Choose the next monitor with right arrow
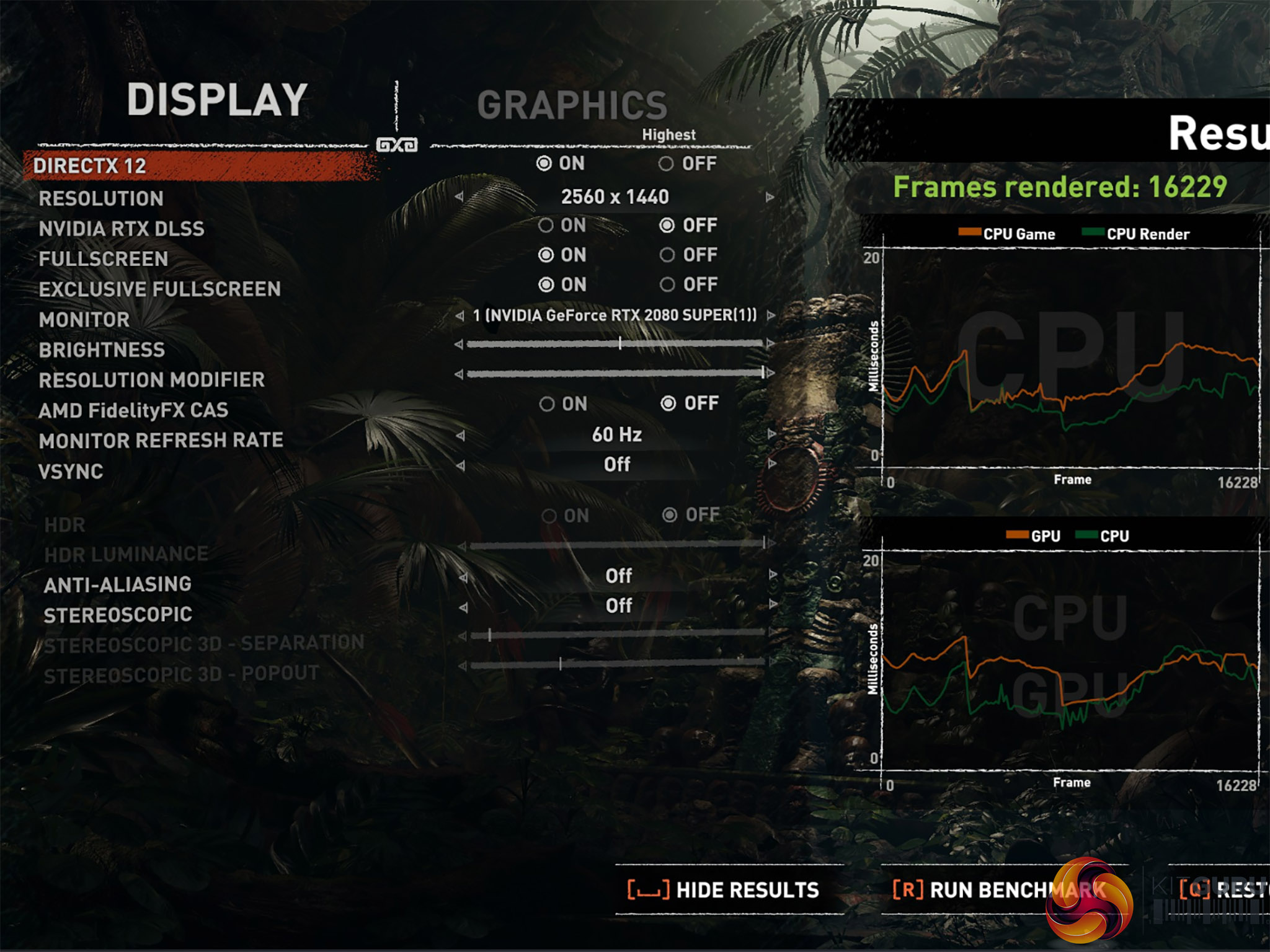This screenshot has height=952, width=1270. [771, 315]
